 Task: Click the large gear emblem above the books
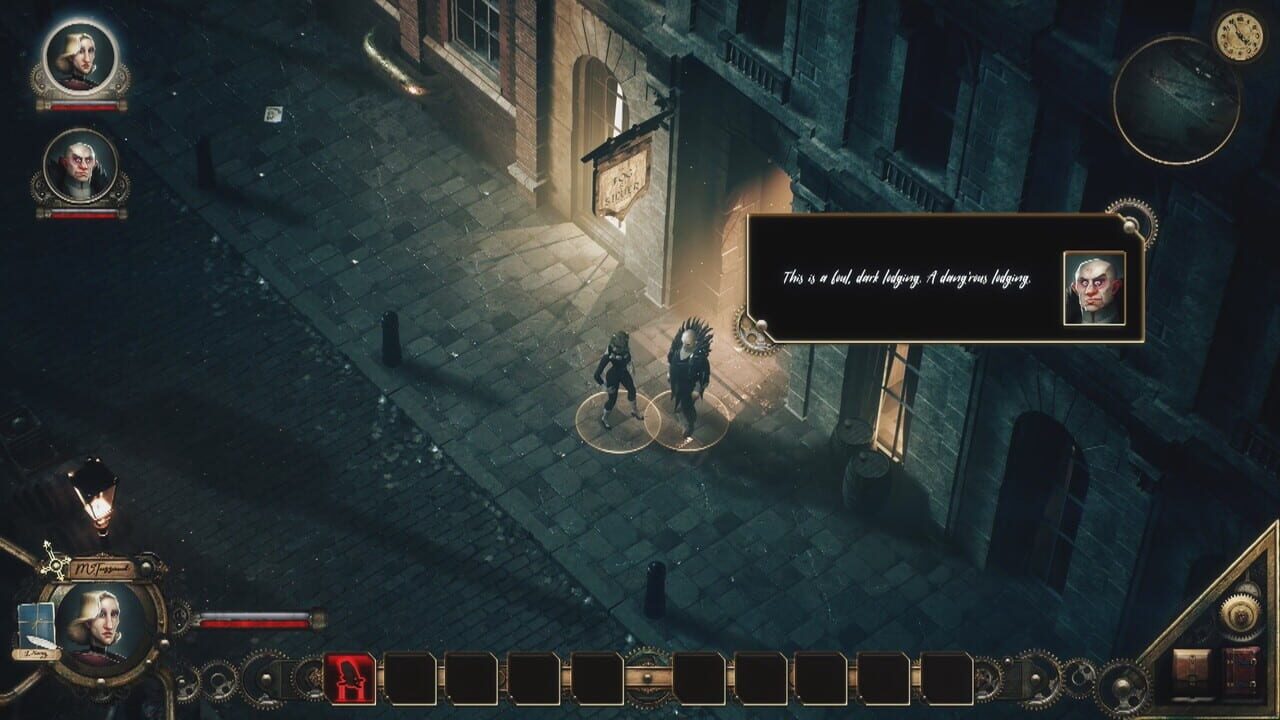[x=1240, y=614]
